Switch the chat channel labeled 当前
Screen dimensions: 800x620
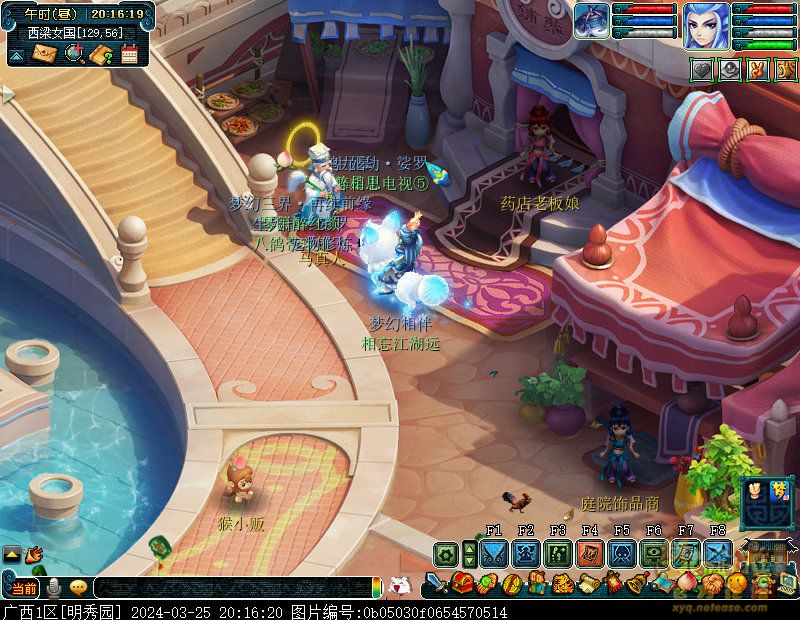click(24, 587)
